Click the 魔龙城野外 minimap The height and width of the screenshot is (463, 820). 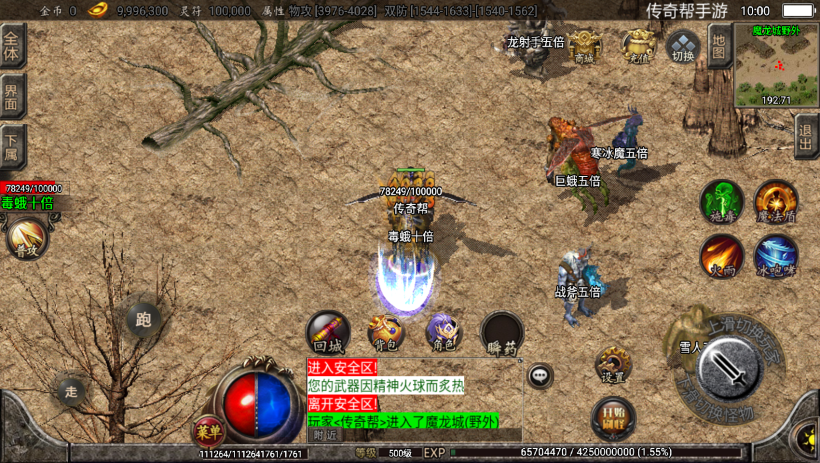(x=776, y=66)
